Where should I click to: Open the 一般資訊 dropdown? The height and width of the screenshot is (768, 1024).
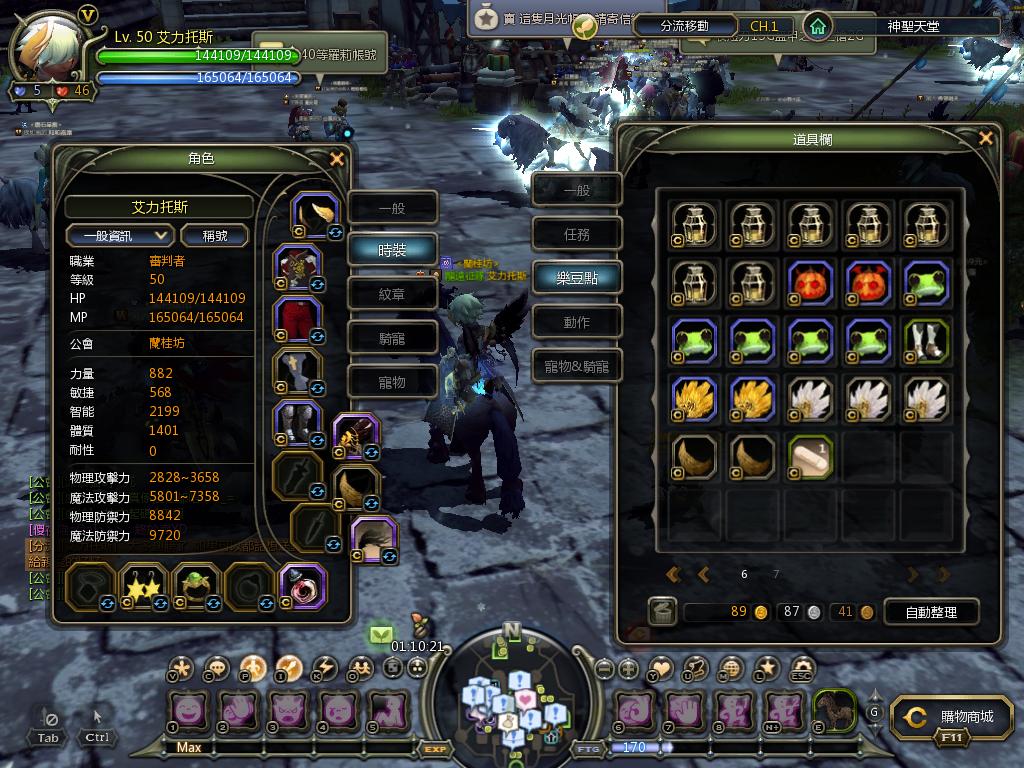pos(121,236)
